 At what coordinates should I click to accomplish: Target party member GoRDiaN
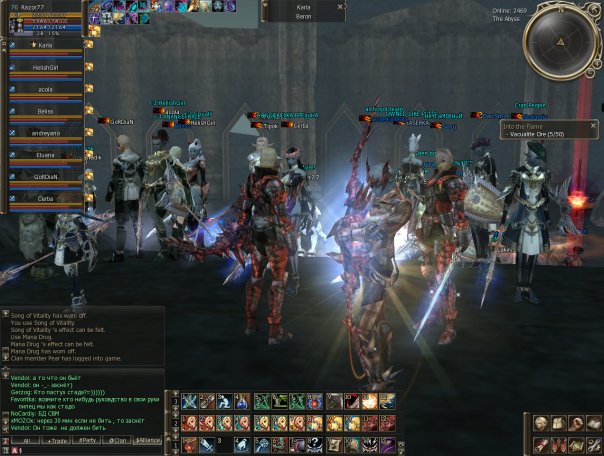pyautogui.click(x=45, y=176)
